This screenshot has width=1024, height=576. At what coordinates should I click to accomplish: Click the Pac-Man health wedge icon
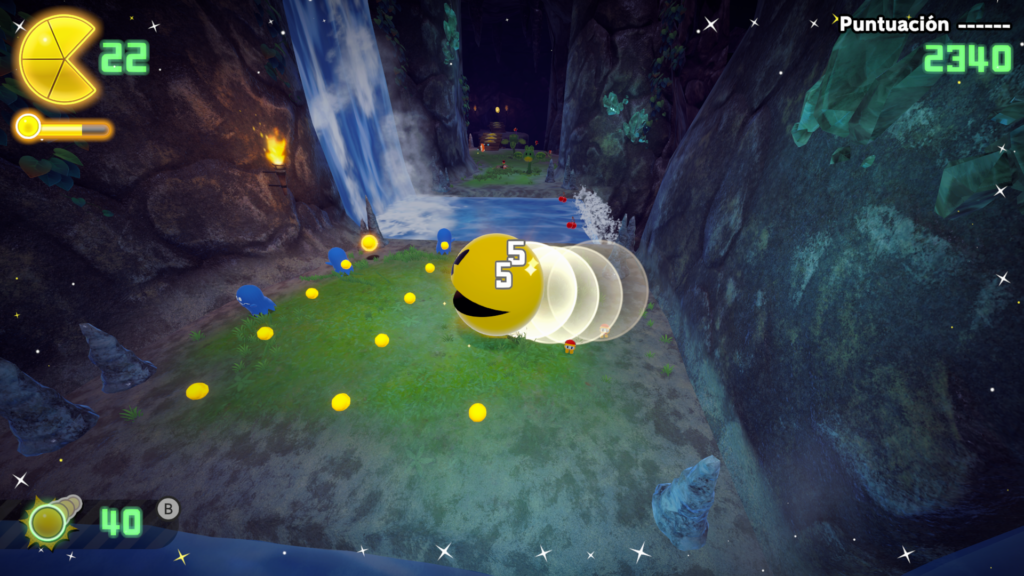57,58
